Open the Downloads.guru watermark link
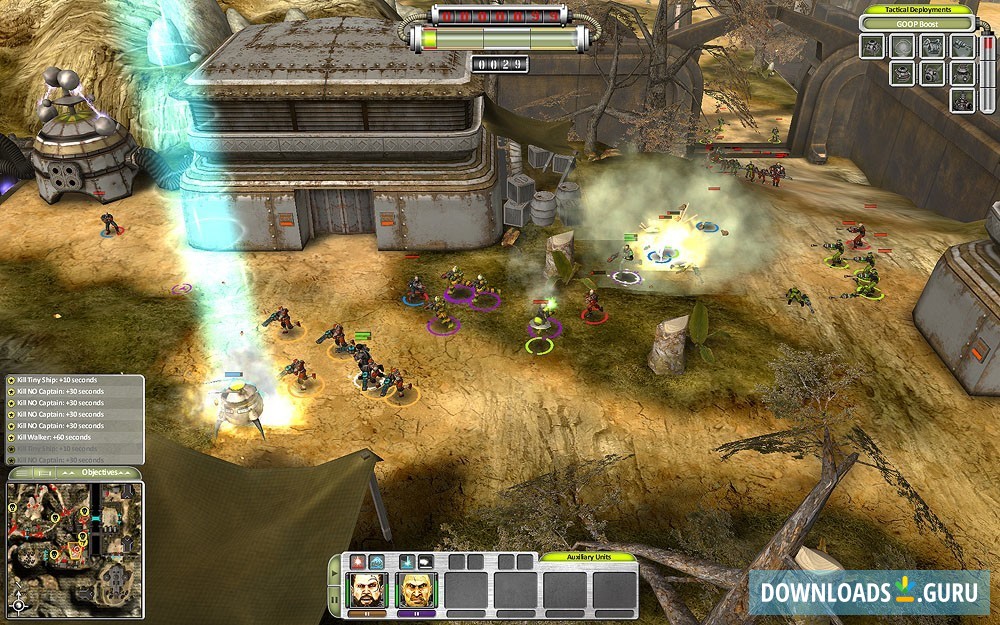The width and height of the screenshot is (1000, 625). [x=868, y=591]
